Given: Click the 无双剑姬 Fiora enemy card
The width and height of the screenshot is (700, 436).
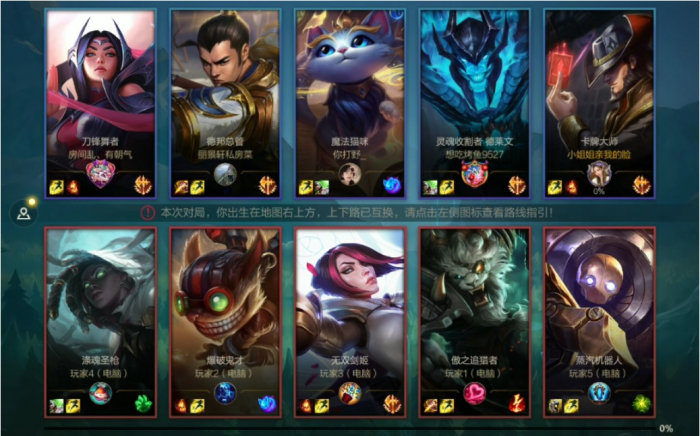Looking at the screenshot, I should pyautogui.click(x=350, y=322).
